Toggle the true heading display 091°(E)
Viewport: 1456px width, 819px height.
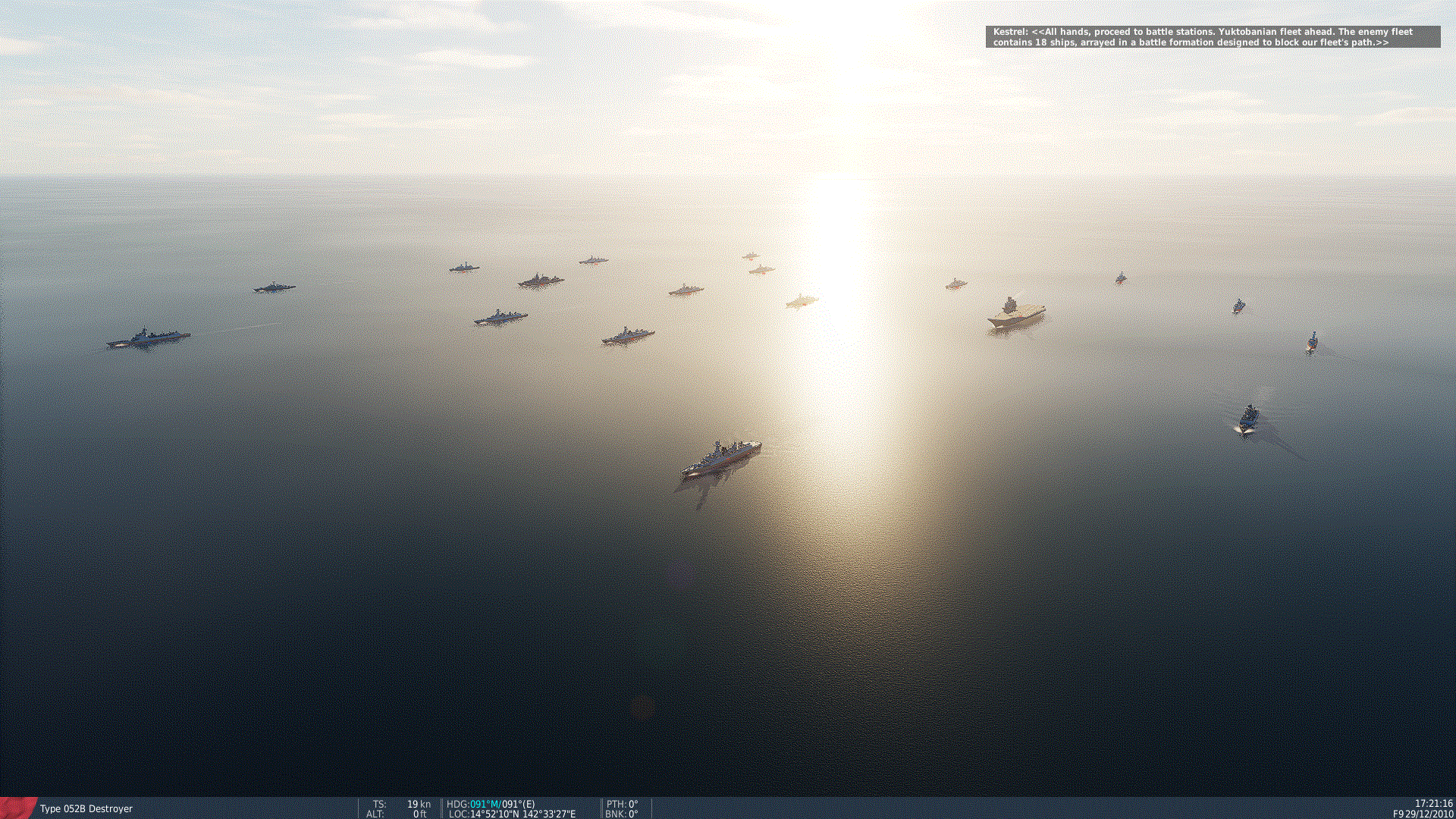(518, 803)
